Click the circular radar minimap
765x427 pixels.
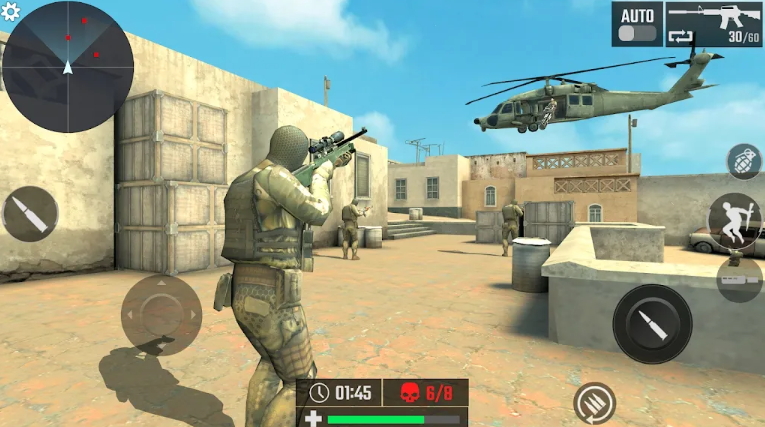click(x=67, y=67)
